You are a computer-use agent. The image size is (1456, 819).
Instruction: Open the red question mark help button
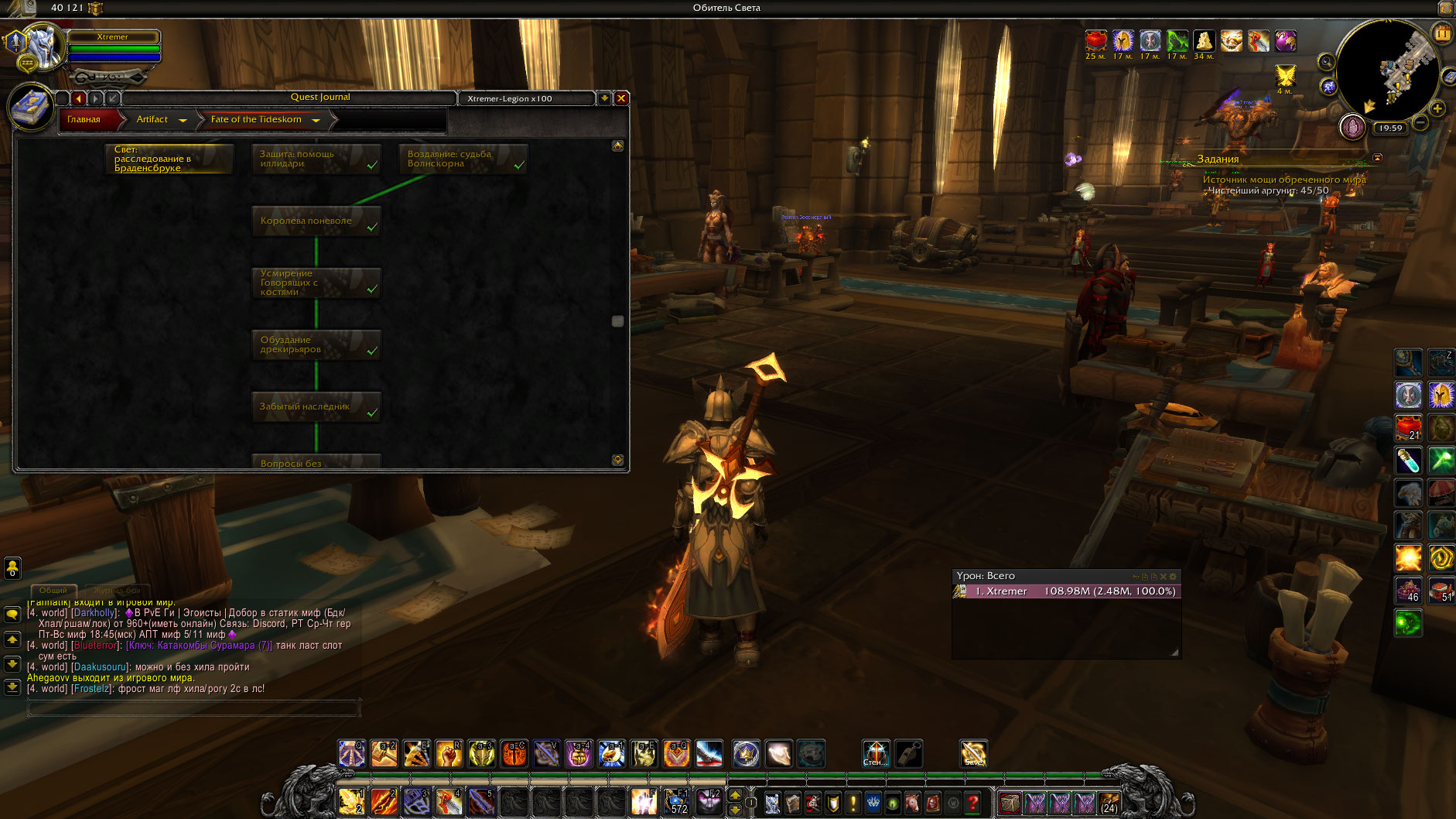pos(973,803)
